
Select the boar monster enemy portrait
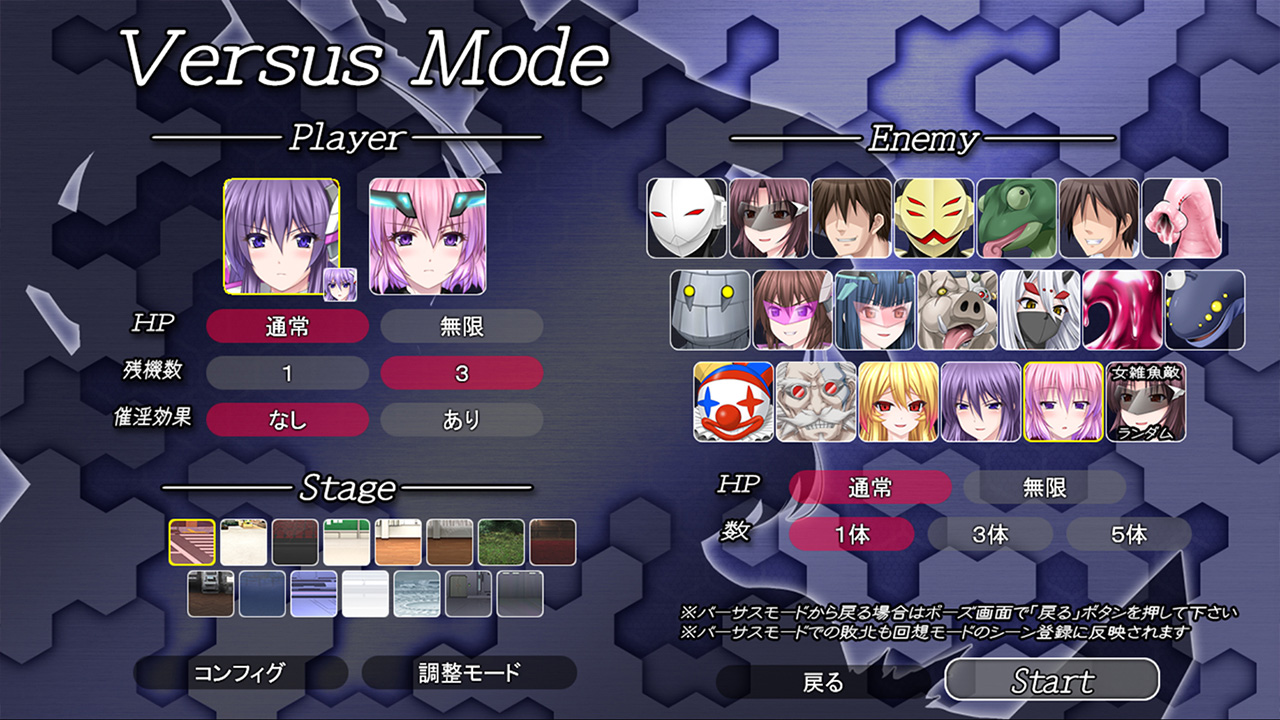pos(957,310)
